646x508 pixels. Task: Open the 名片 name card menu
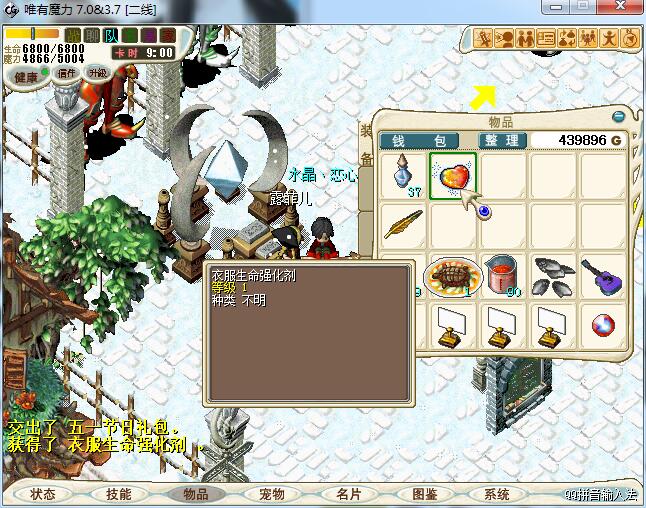(348, 494)
